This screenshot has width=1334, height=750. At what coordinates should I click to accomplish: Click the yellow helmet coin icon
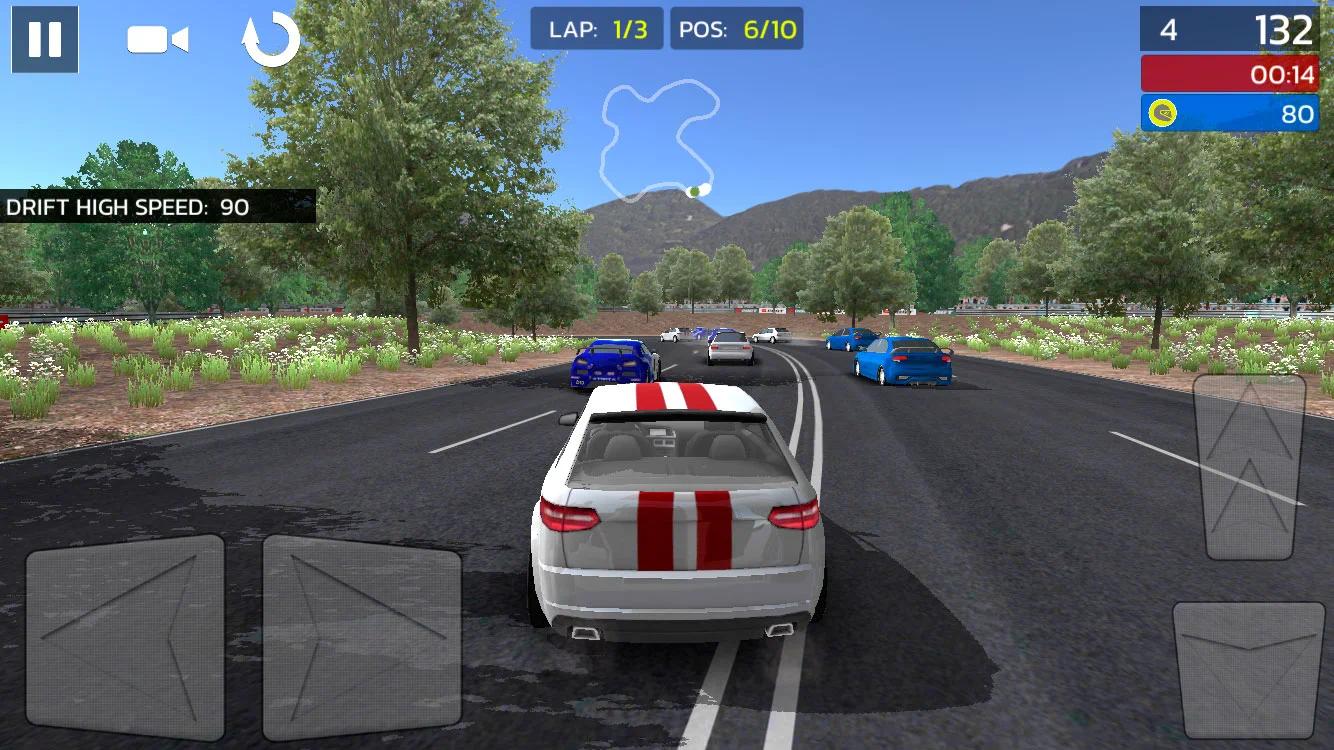[x=1162, y=113]
